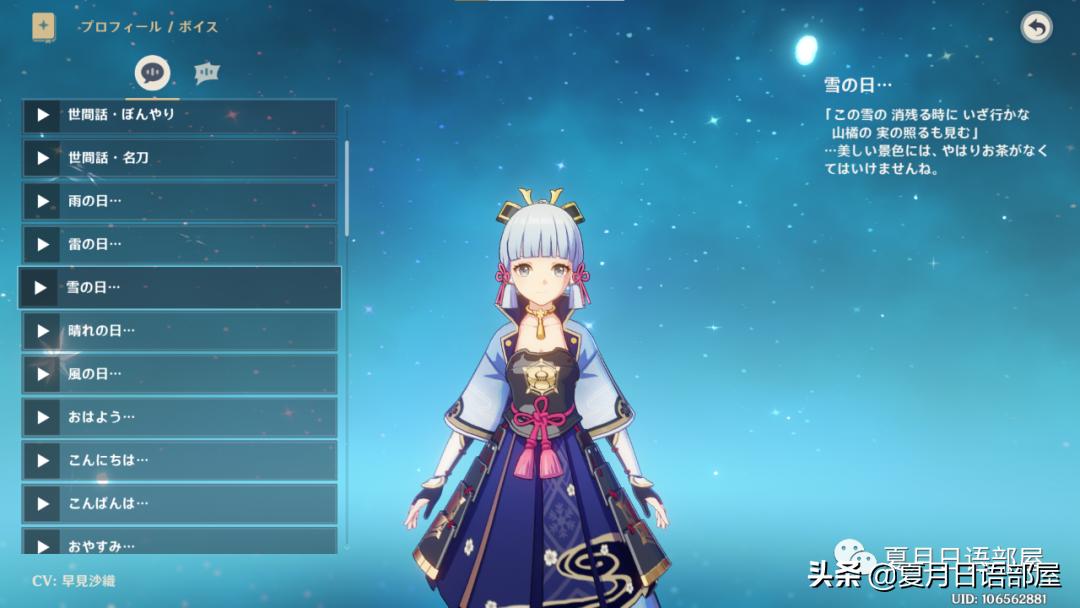Play the 世間話・ぼんやり voice line
The width and height of the screenshot is (1080, 608).
[x=42, y=115]
